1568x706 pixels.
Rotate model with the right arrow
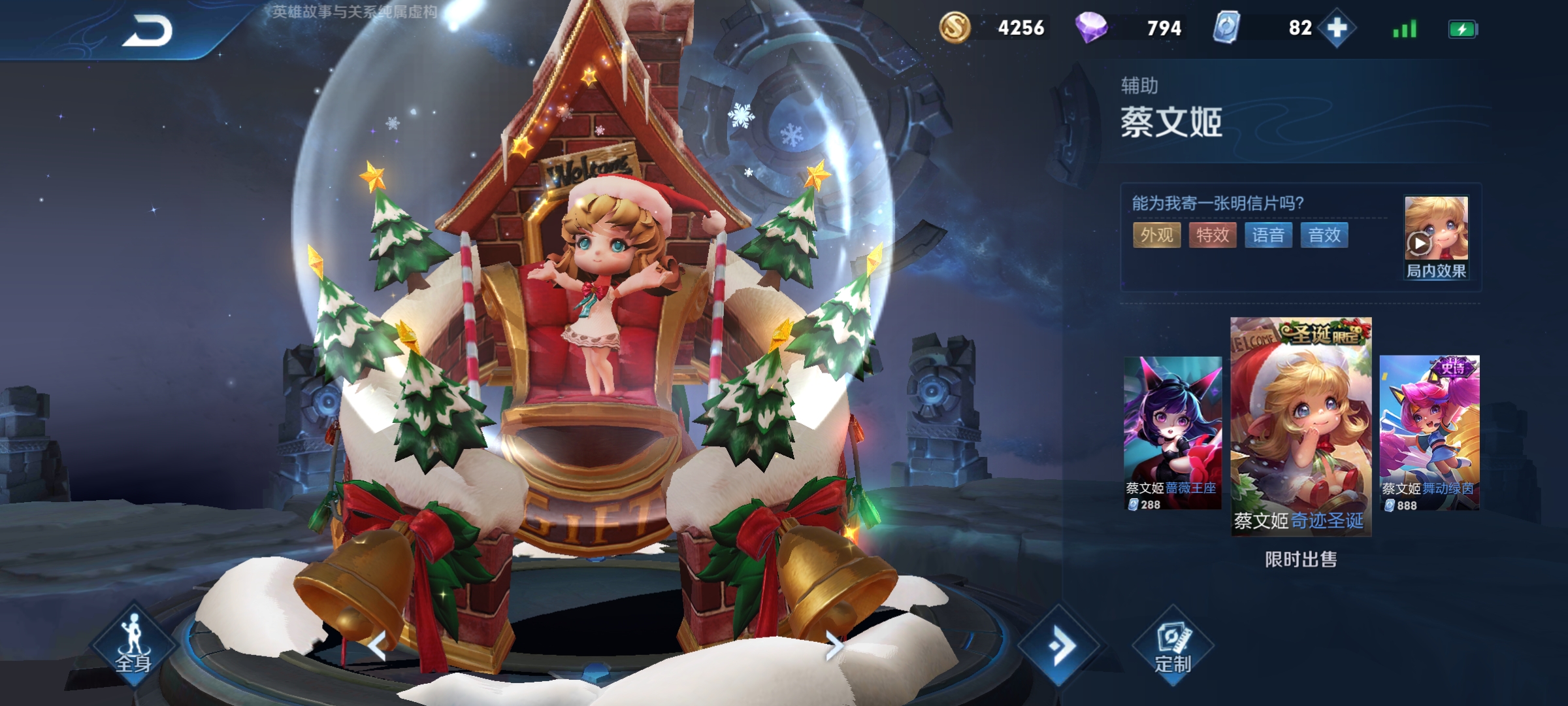(x=834, y=646)
